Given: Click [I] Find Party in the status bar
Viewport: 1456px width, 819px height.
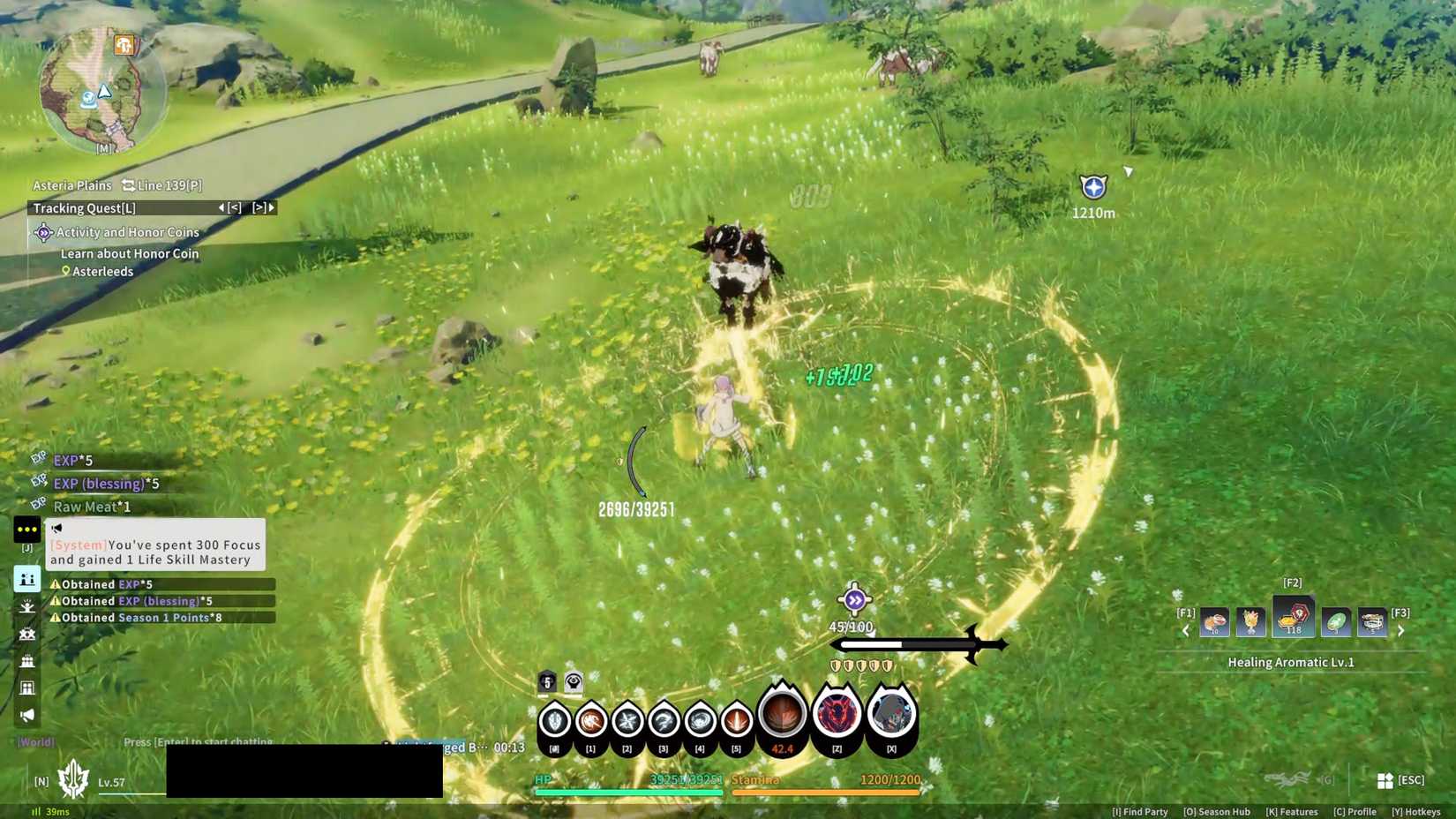Looking at the screenshot, I should [x=1137, y=811].
